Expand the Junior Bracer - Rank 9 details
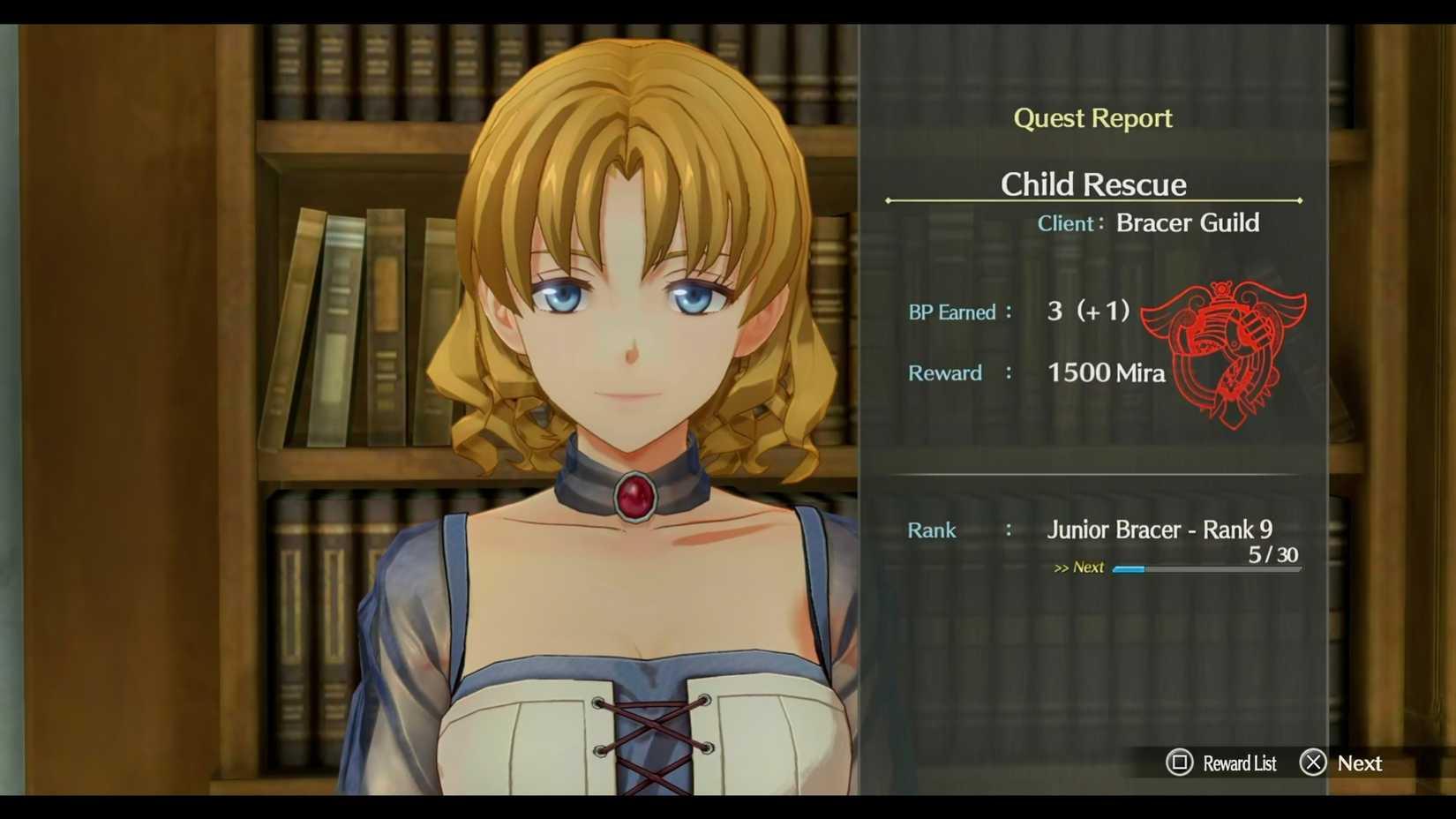The height and width of the screenshot is (819, 1456). click(x=1160, y=530)
